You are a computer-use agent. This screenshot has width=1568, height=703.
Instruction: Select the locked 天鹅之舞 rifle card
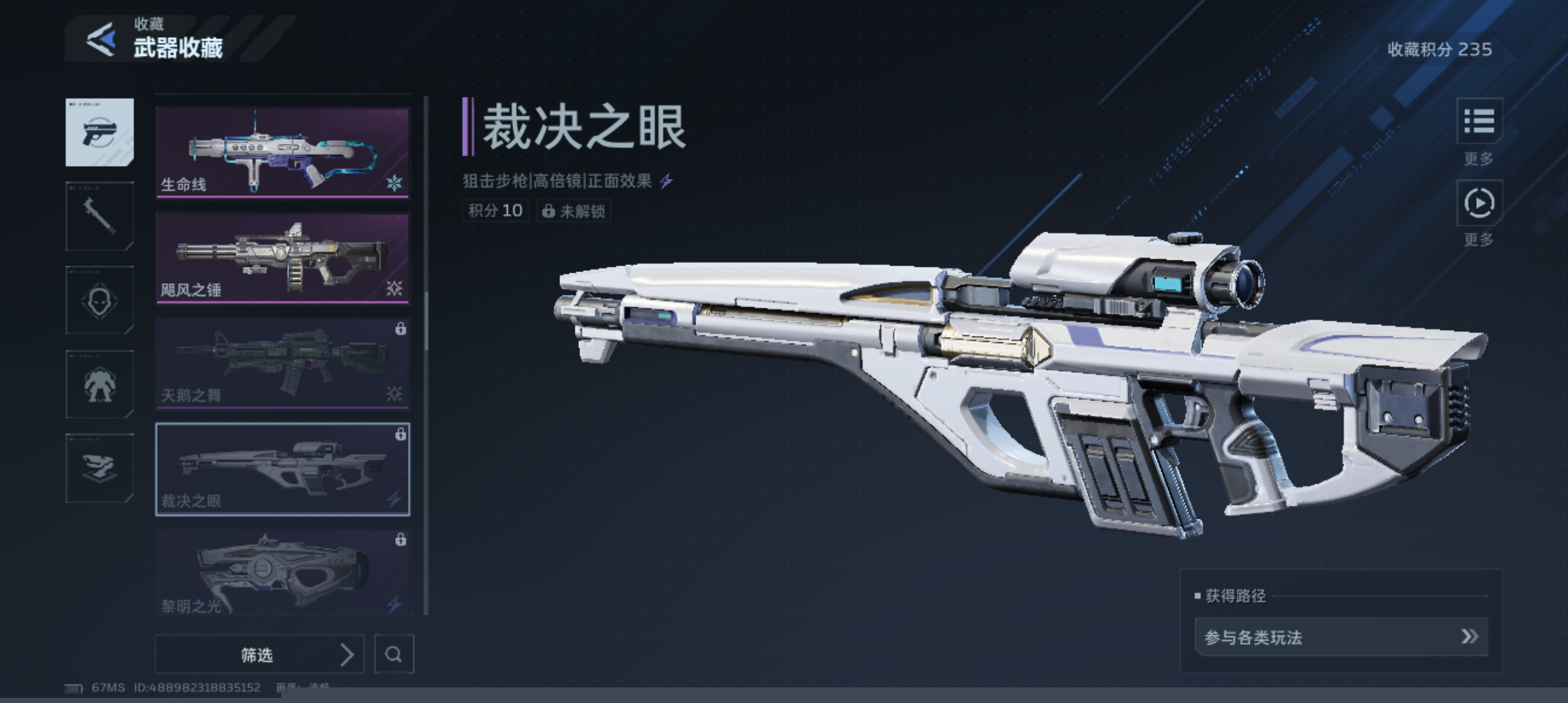pos(283,363)
